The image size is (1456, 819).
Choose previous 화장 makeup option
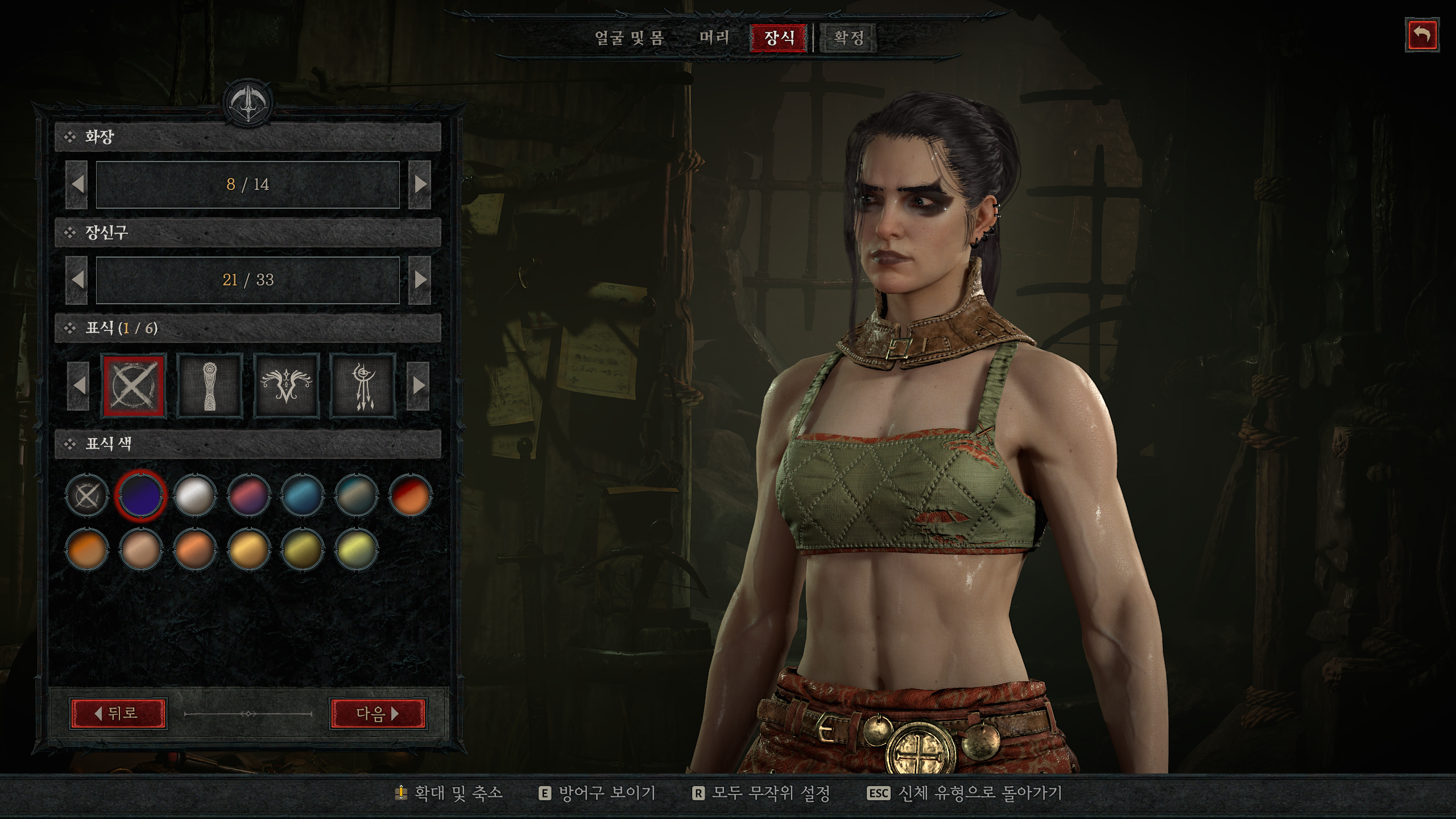(77, 184)
